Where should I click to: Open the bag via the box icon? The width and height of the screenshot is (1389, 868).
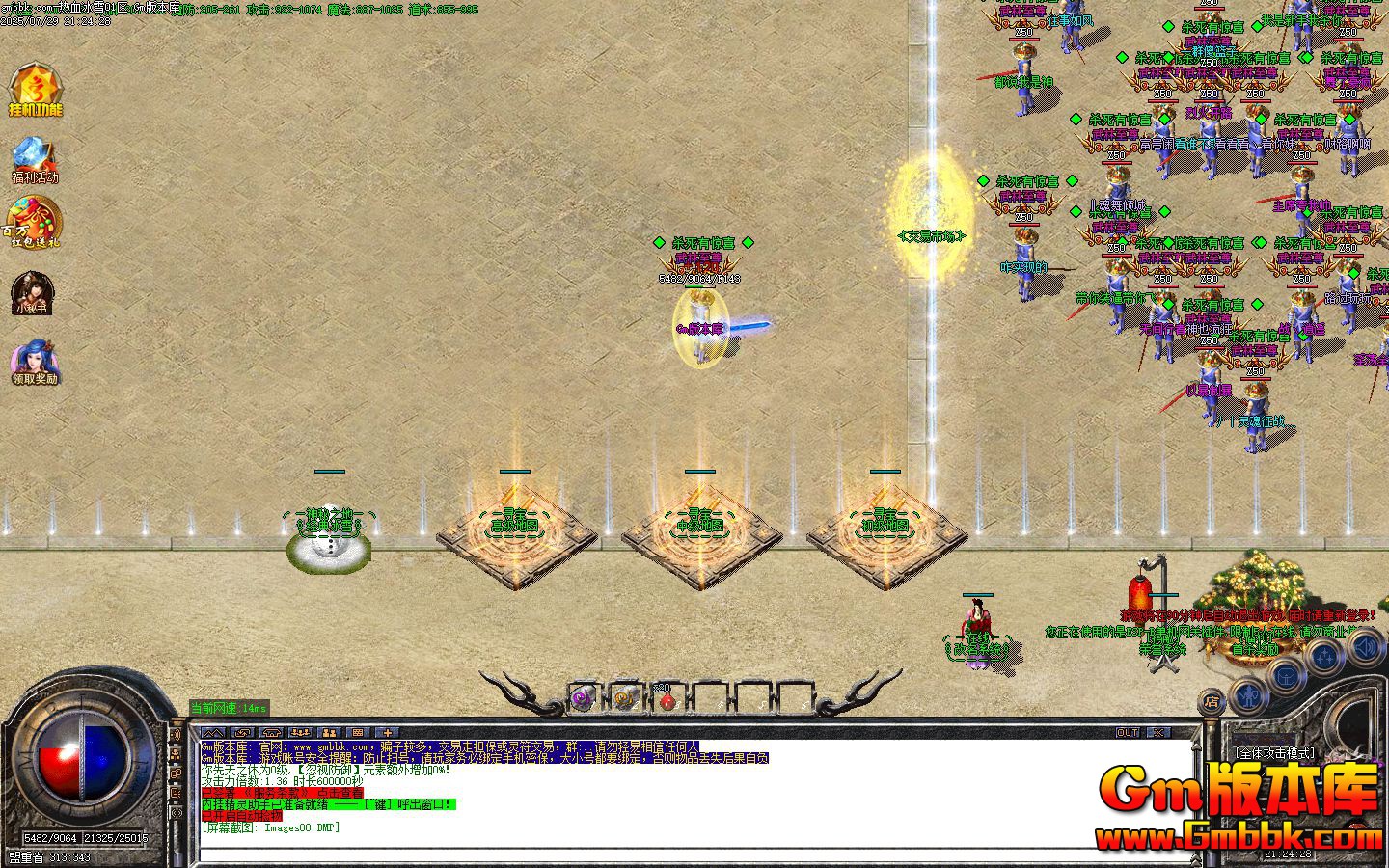1286,676
